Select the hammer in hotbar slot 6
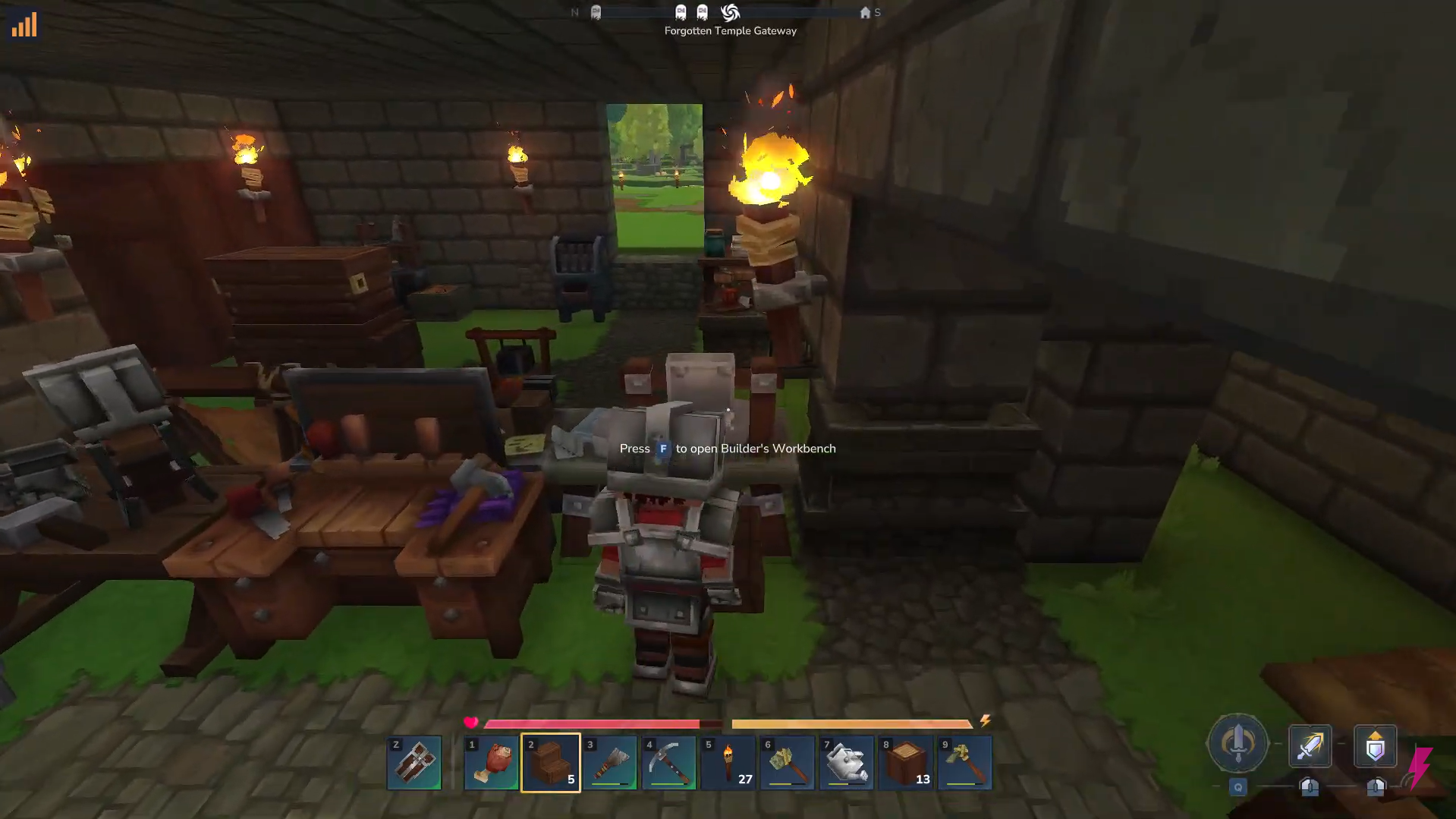 [x=788, y=763]
